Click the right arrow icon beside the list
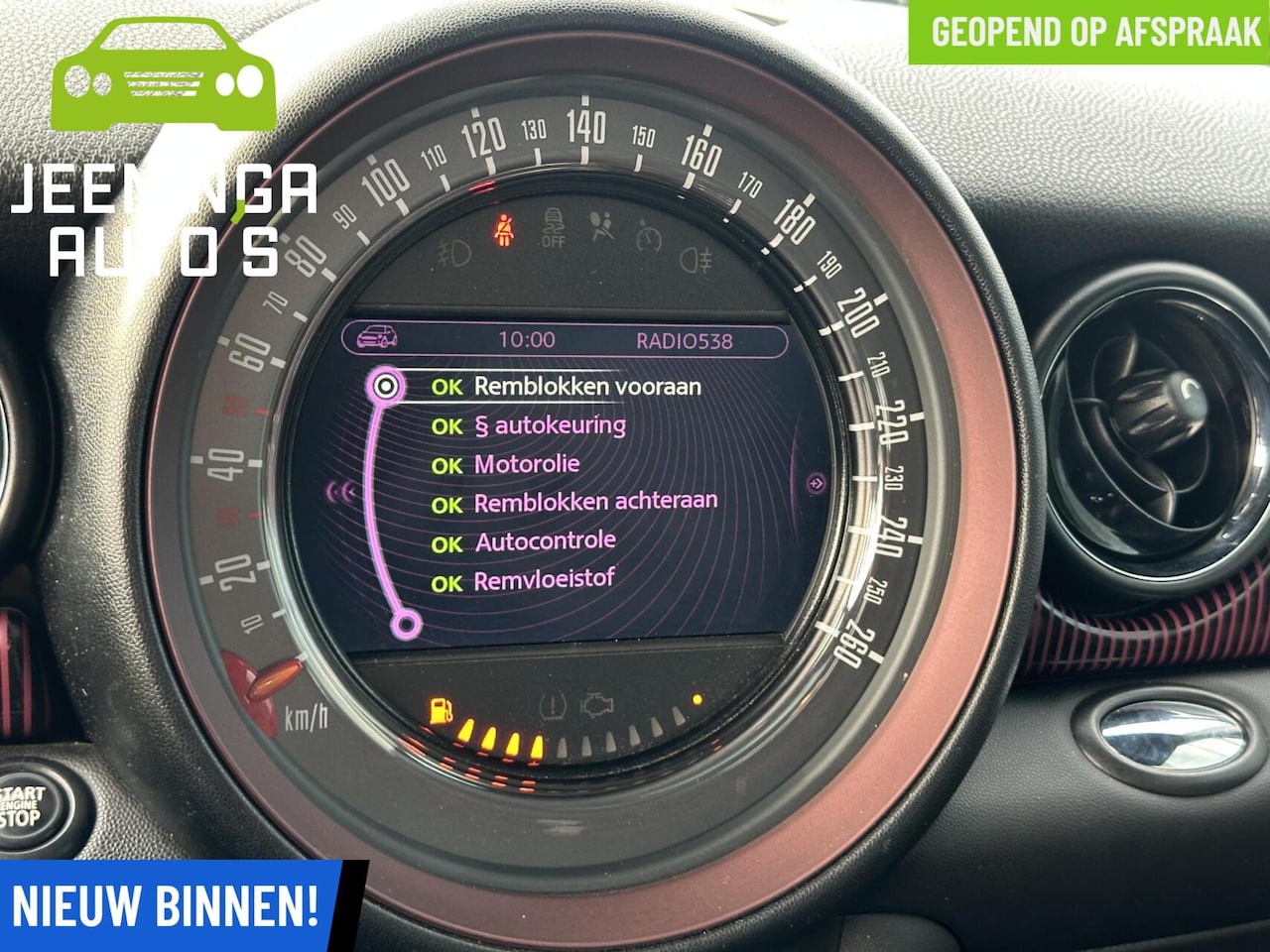 coord(816,484)
